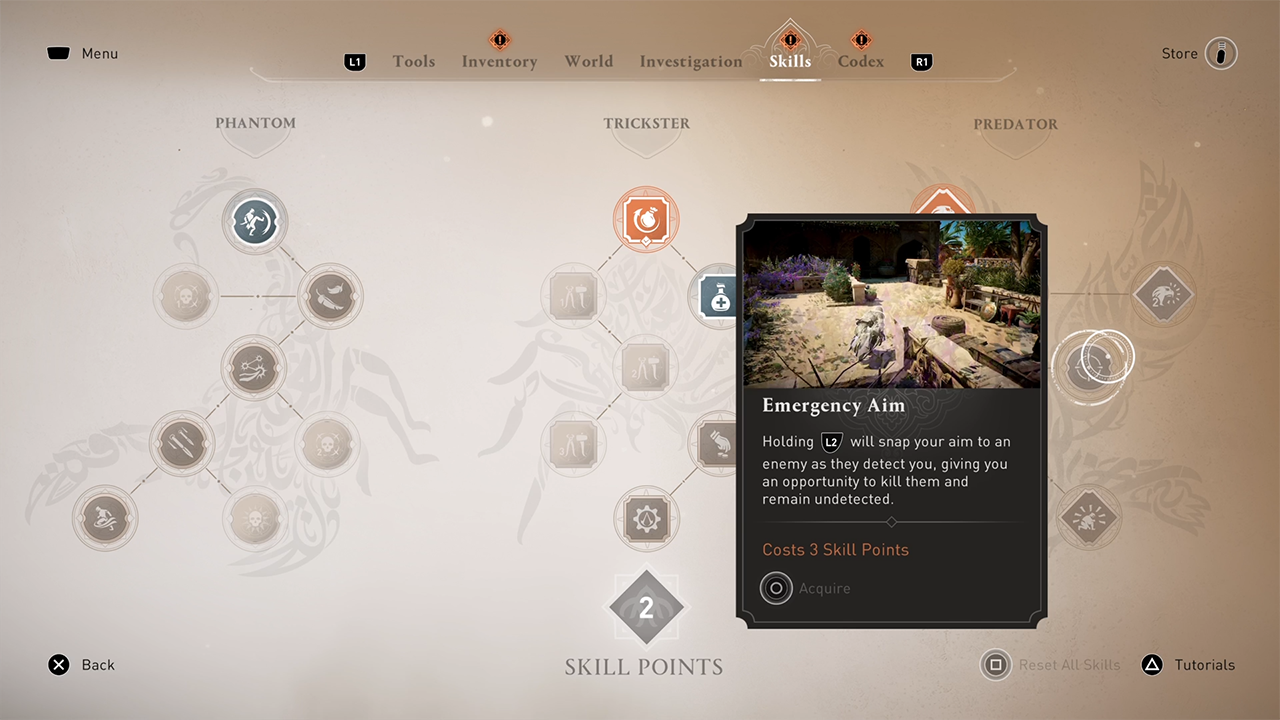Select the feather skill node

[x=330, y=296]
